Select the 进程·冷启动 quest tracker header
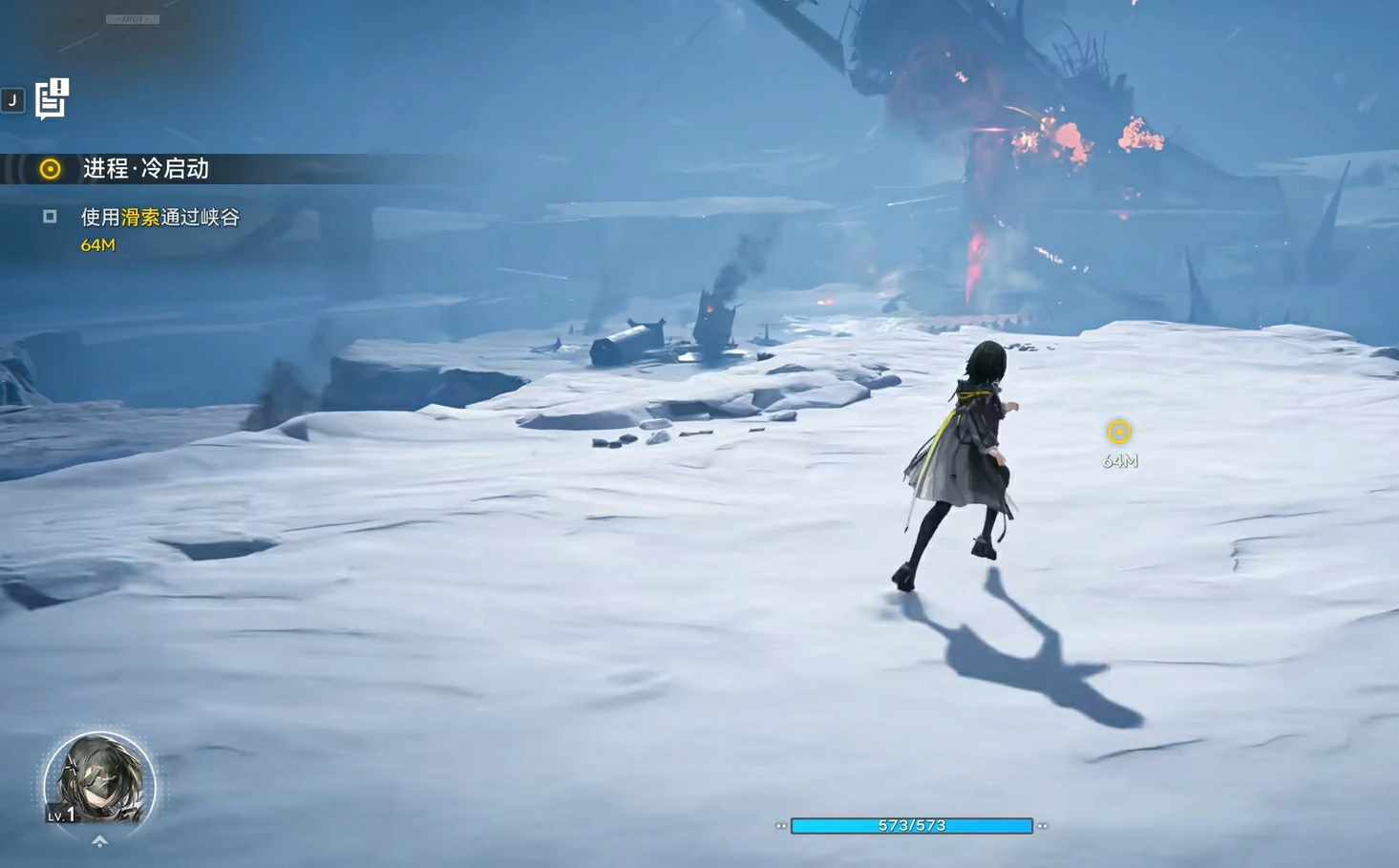Viewport: 1399px width, 868px height. click(x=145, y=169)
